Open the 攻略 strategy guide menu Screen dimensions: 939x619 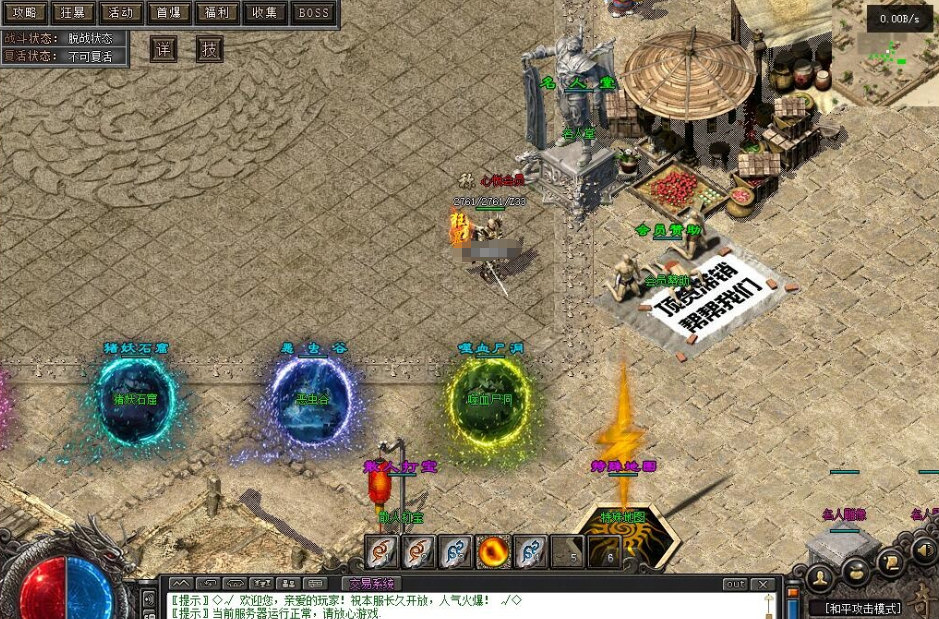(23, 13)
